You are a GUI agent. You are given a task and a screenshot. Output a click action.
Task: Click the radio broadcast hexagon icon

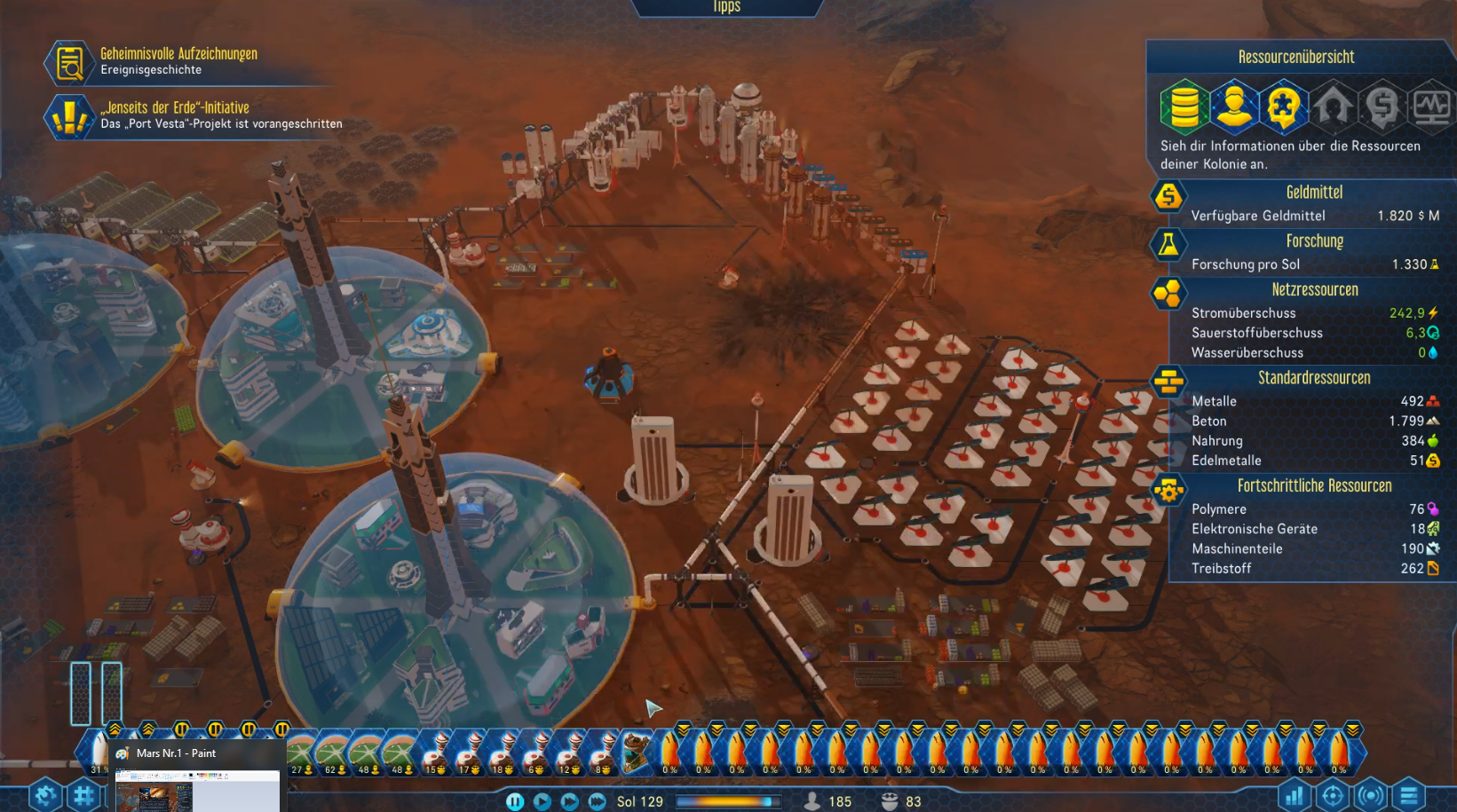point(1369,796)
